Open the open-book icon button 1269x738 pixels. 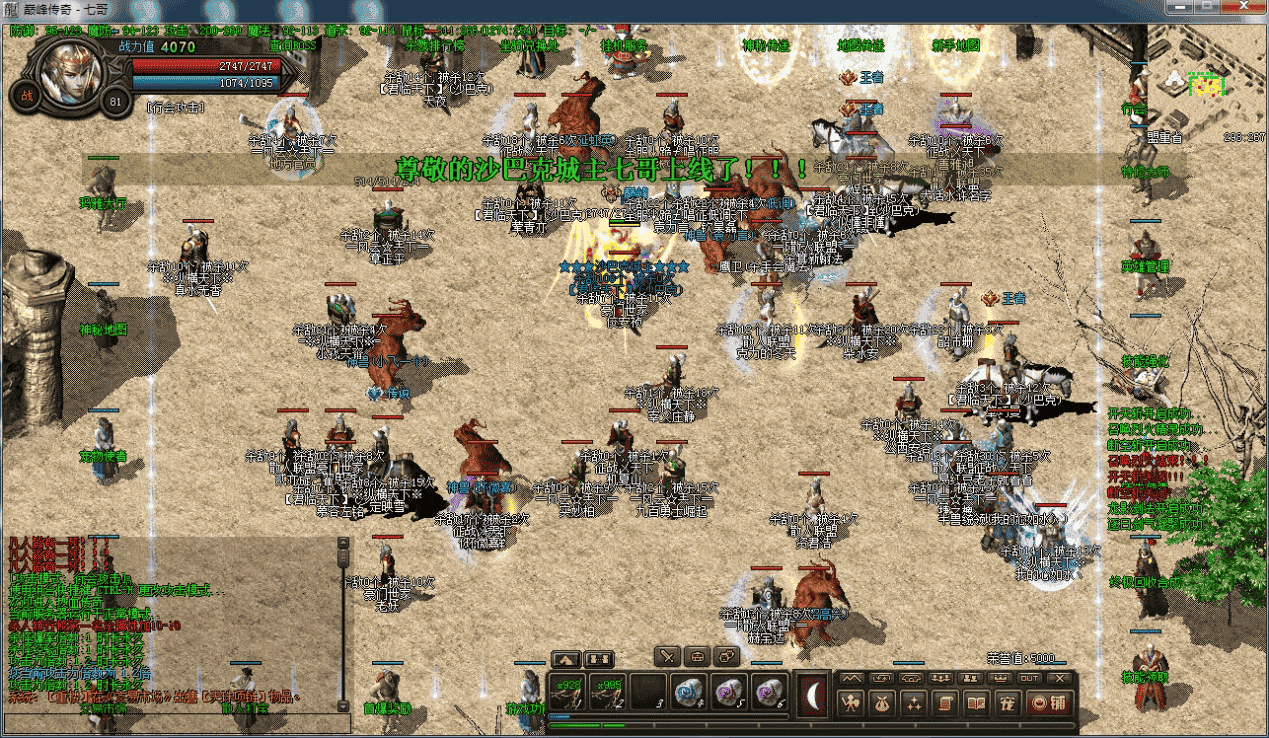[975, 703]
